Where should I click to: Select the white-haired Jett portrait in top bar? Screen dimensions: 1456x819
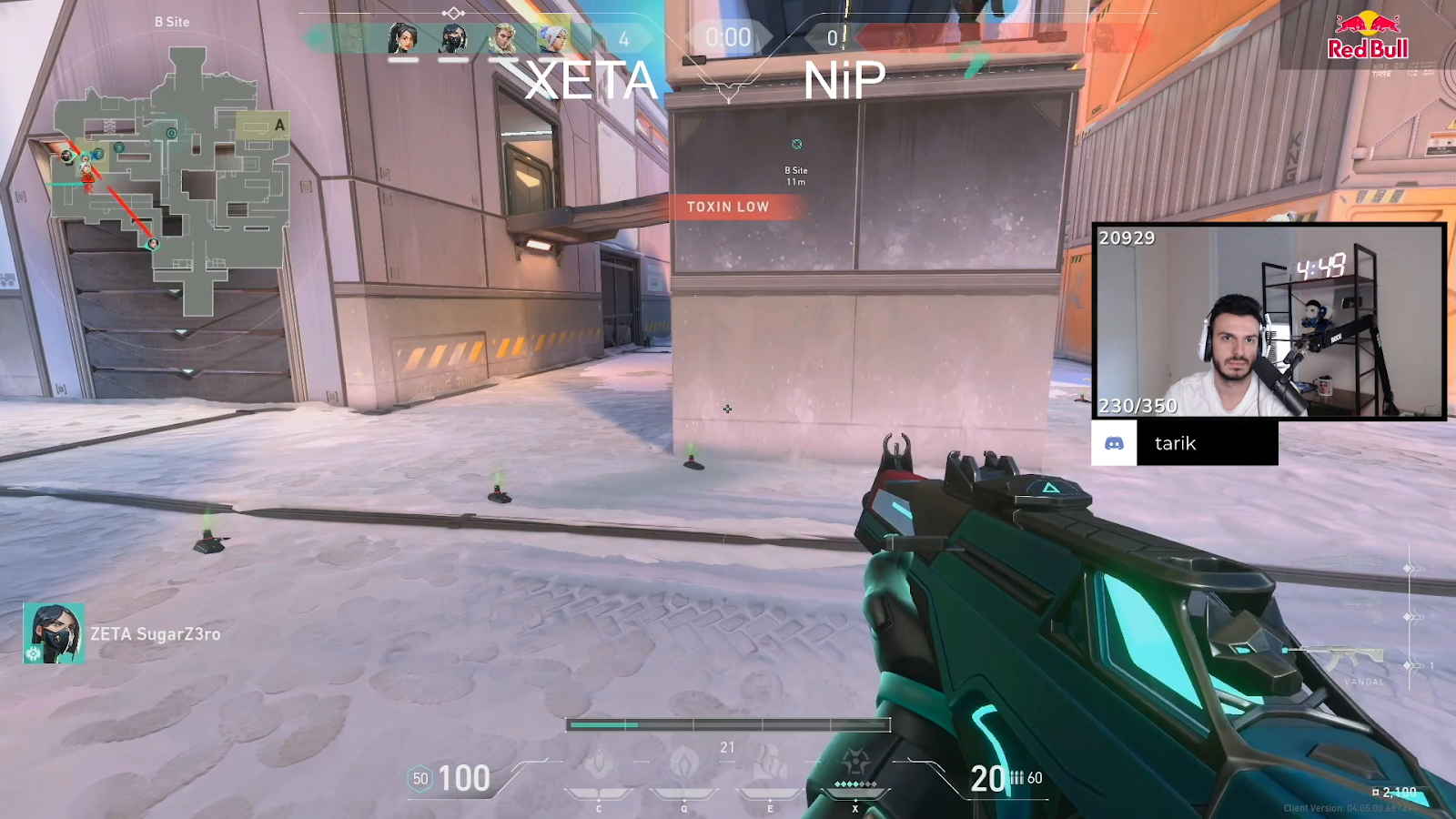[x=553, y=38]
